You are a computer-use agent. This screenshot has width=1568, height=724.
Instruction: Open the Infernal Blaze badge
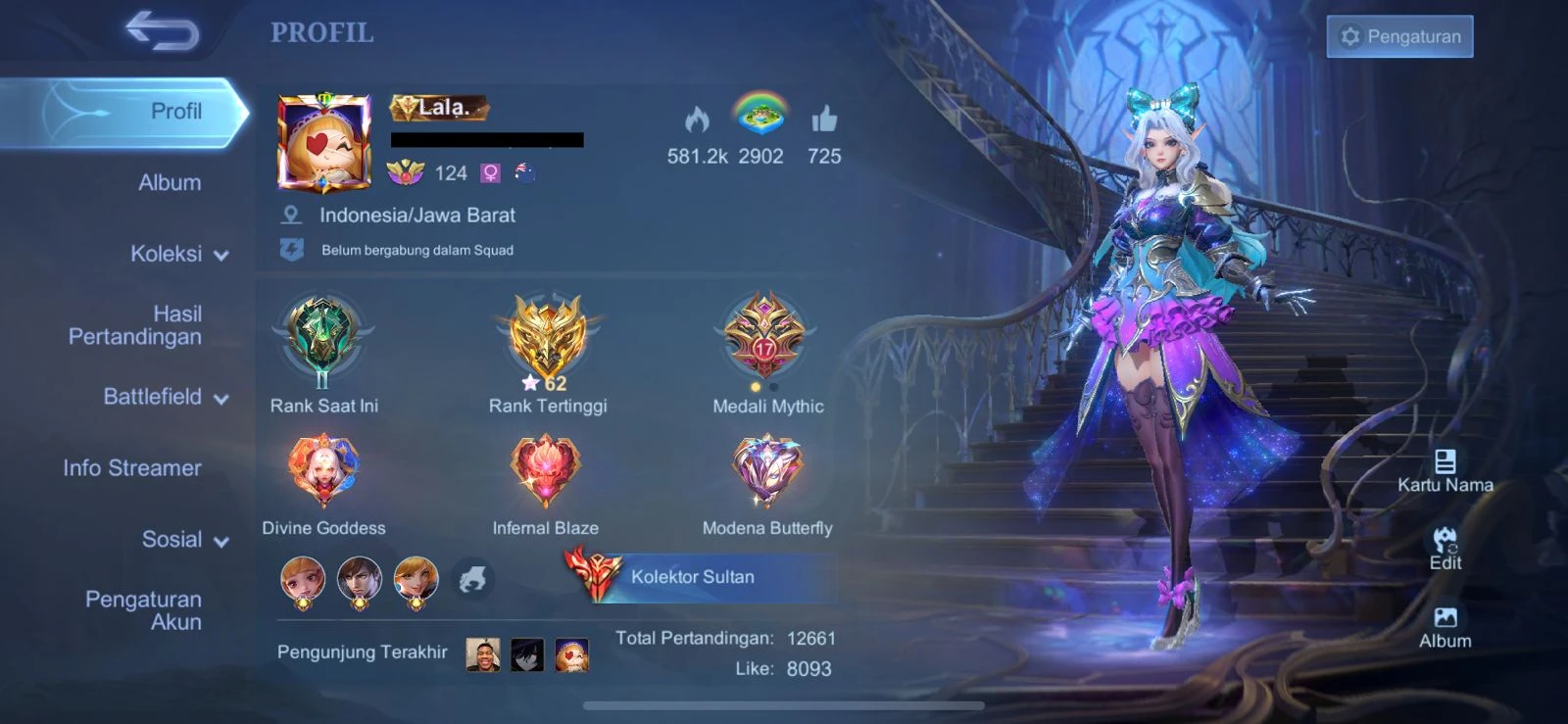pos(546,470)
